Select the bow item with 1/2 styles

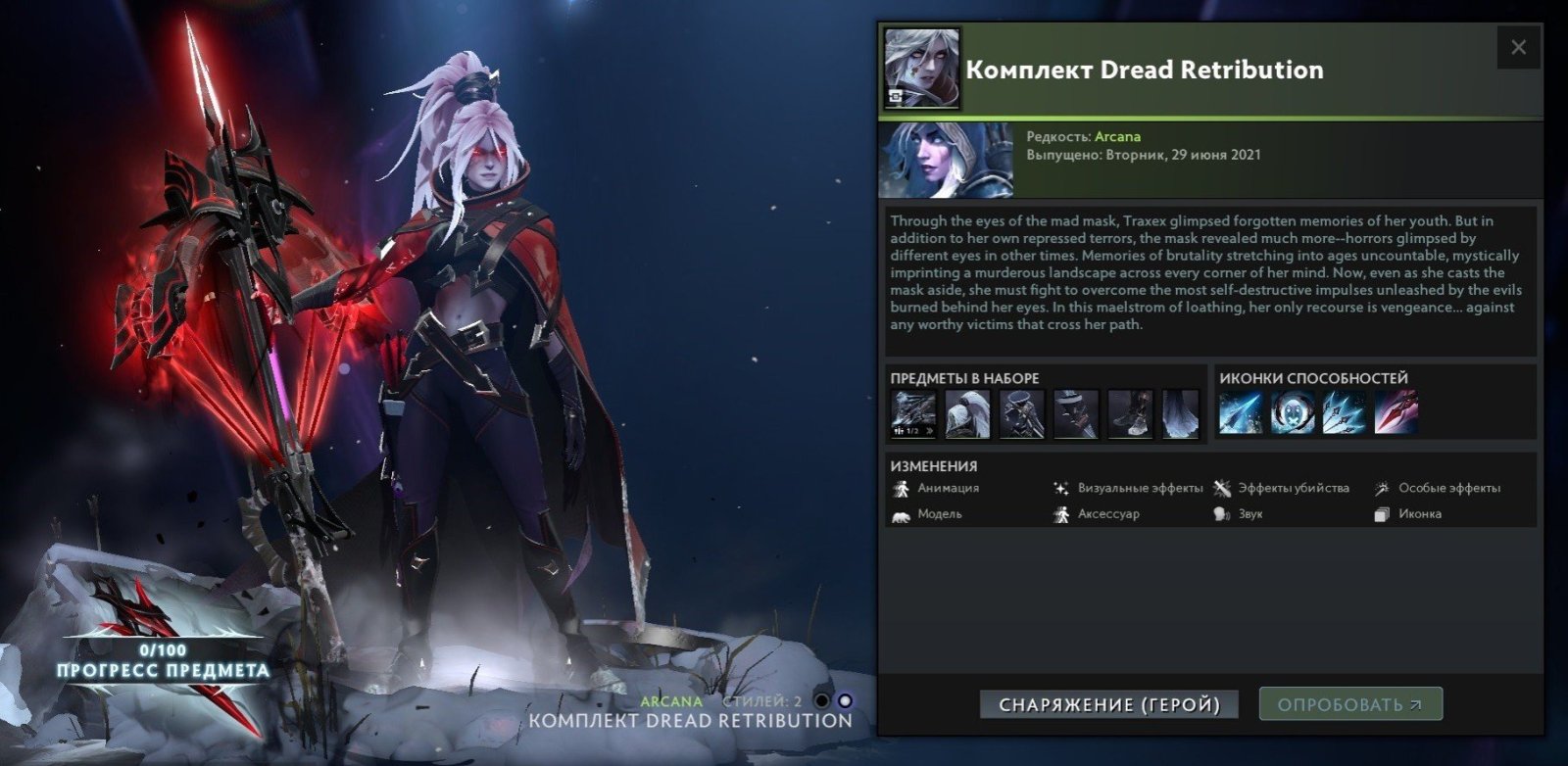click(913, 413)
